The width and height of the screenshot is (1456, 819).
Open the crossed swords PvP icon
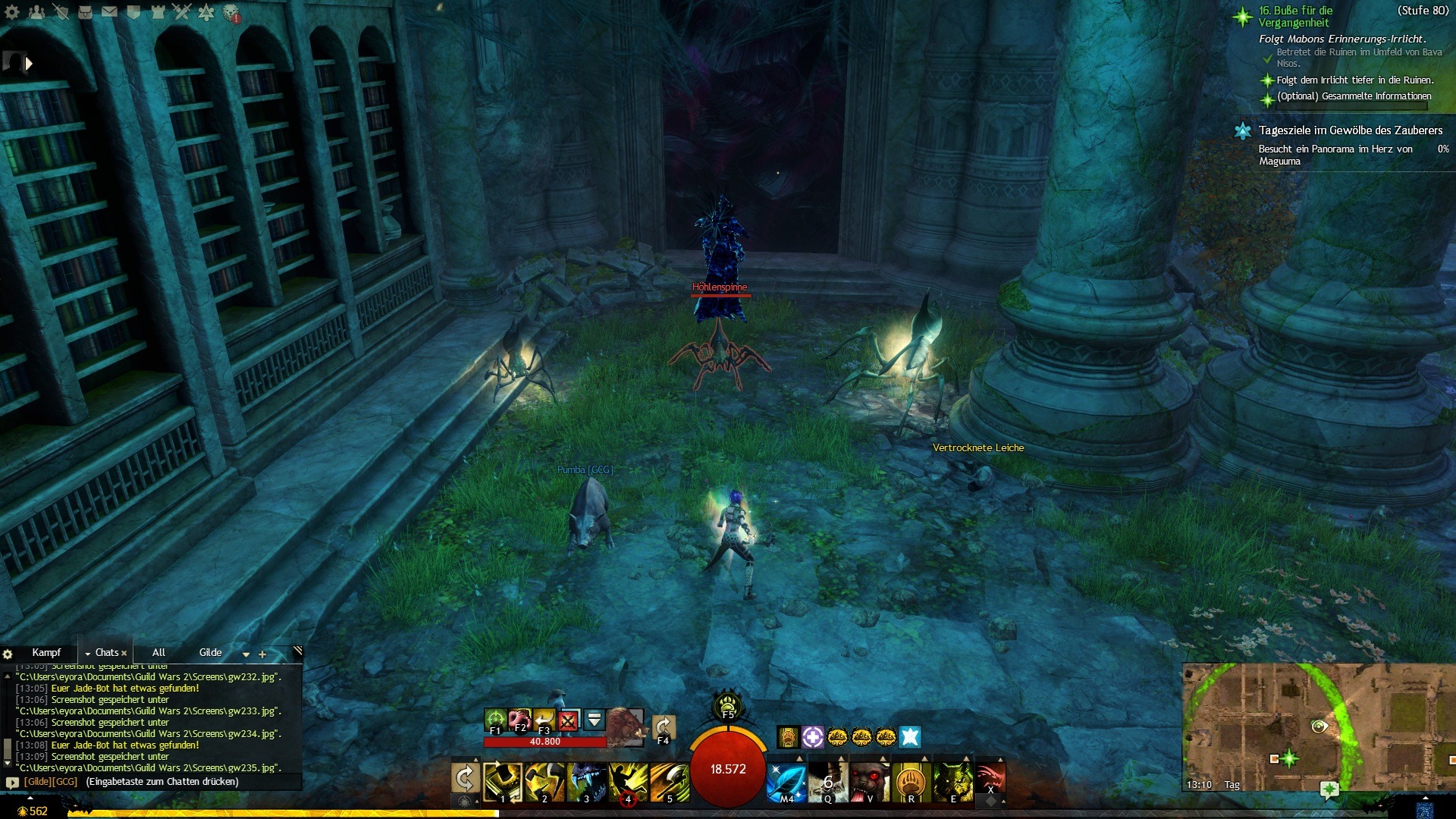[x=182, y=12]
